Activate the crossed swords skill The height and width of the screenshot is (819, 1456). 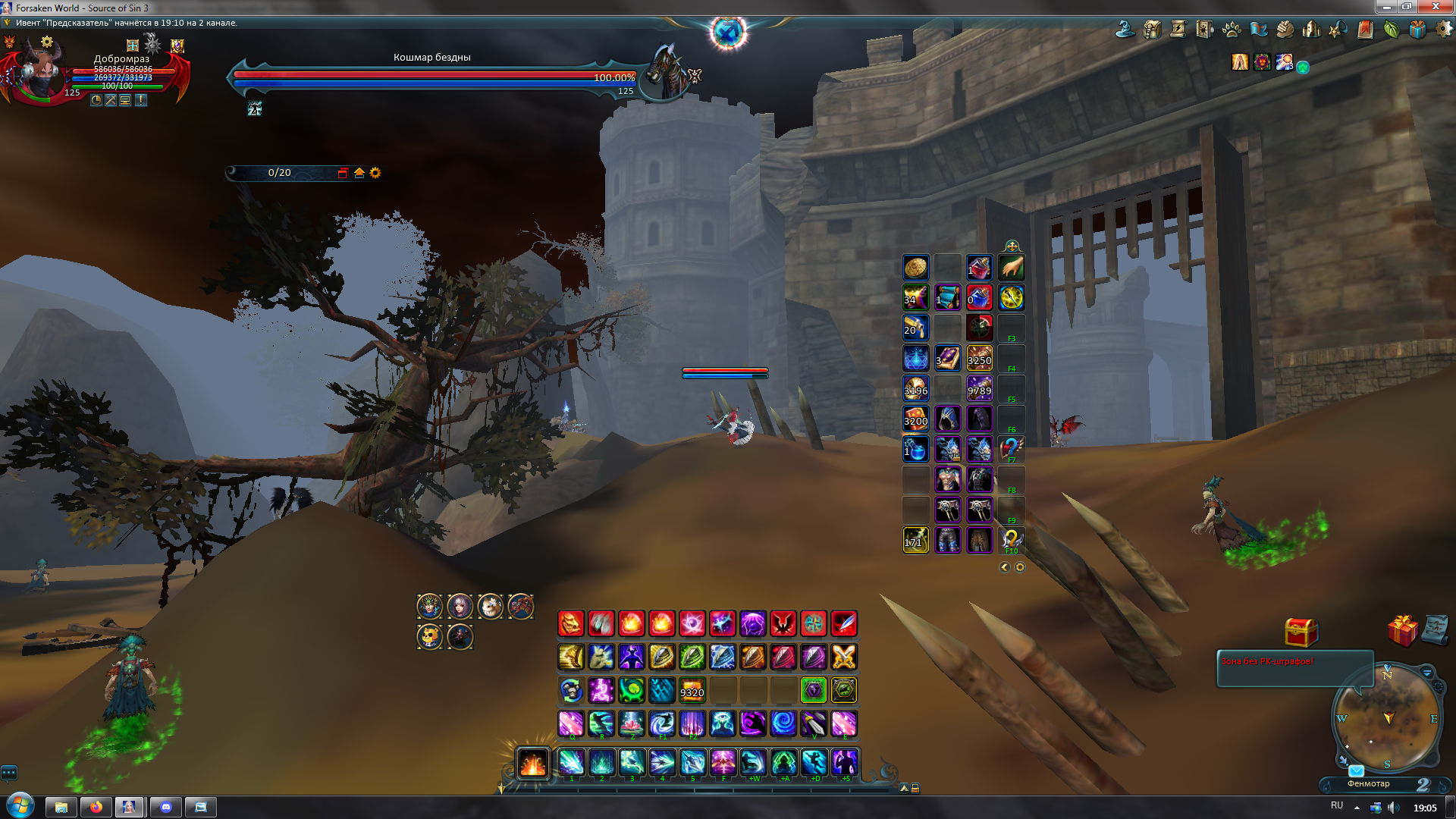tap(844, 657)
